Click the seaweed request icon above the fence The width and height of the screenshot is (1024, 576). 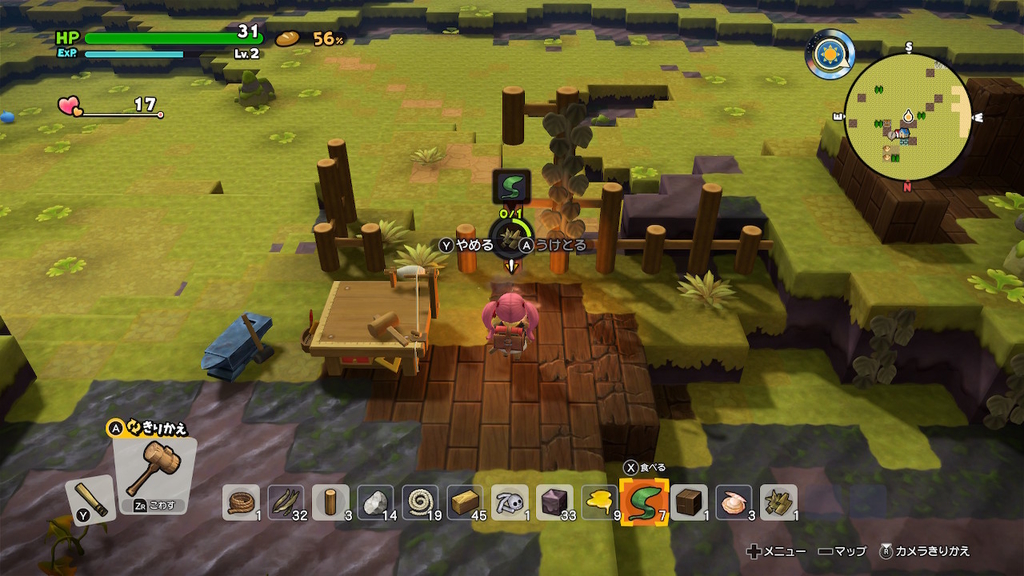pyautogui.click(x=512, y=186)
